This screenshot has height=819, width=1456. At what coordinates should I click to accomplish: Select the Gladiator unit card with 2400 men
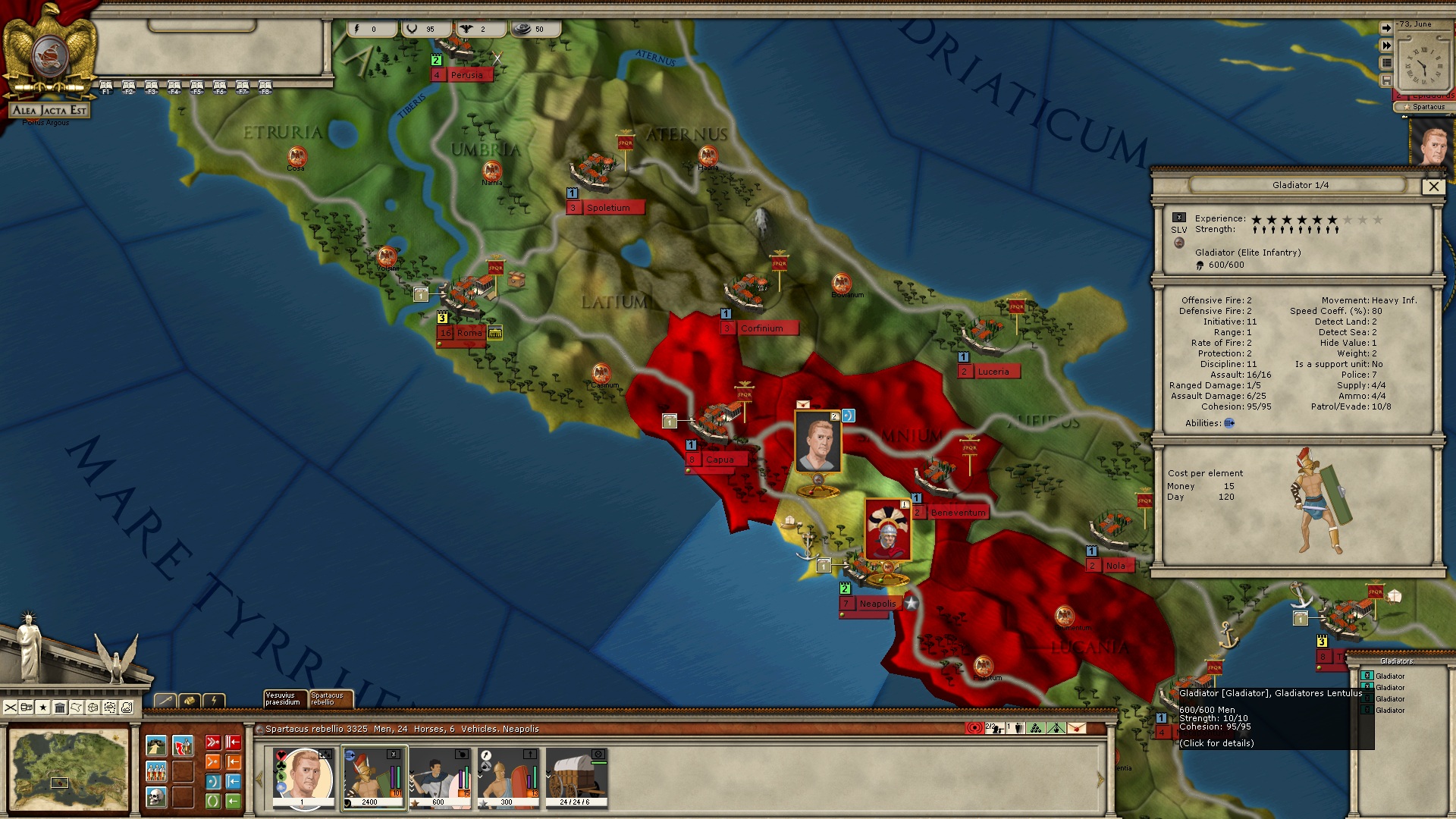[374, 778]
